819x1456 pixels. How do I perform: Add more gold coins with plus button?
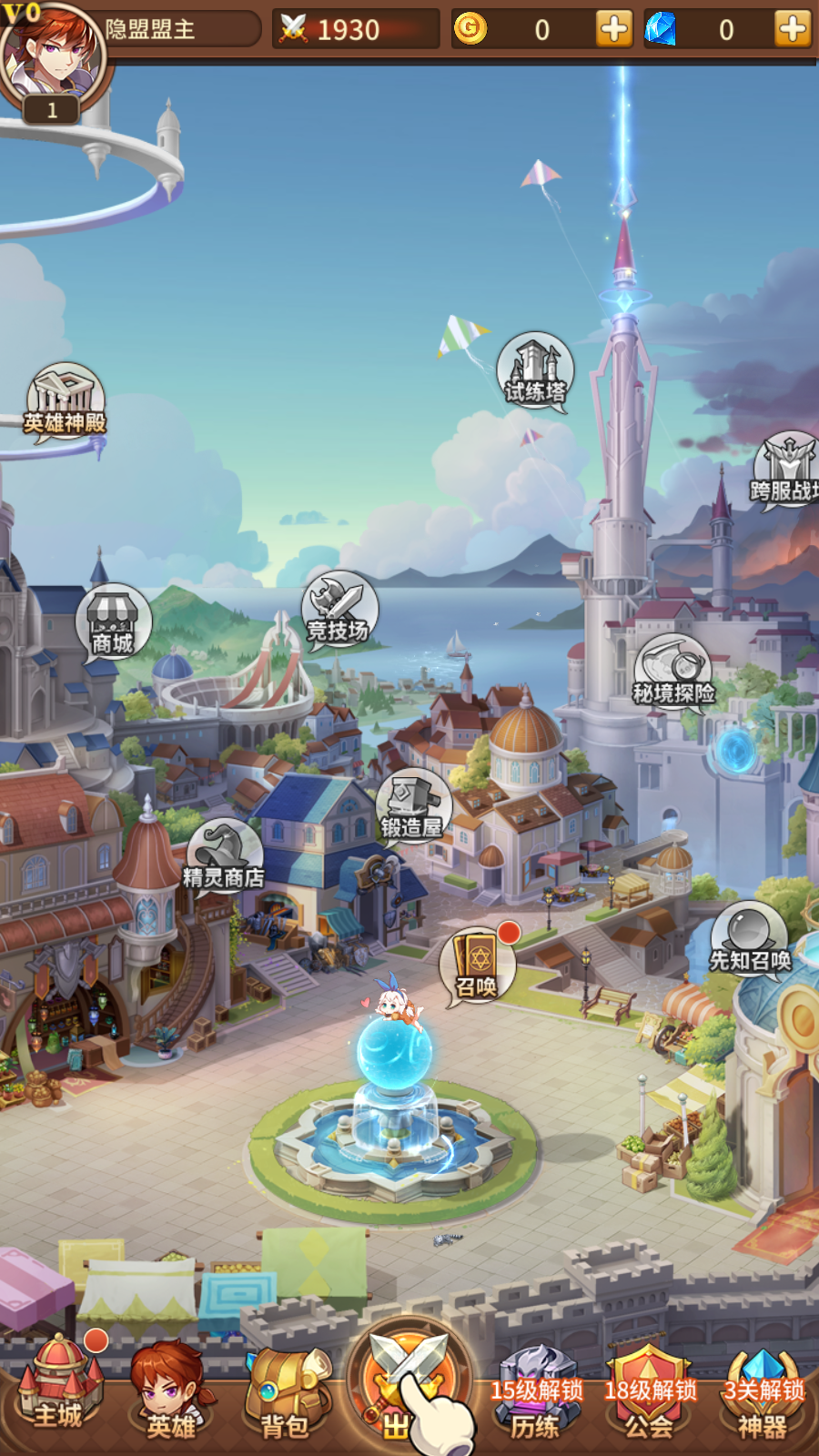click(614, 29)
